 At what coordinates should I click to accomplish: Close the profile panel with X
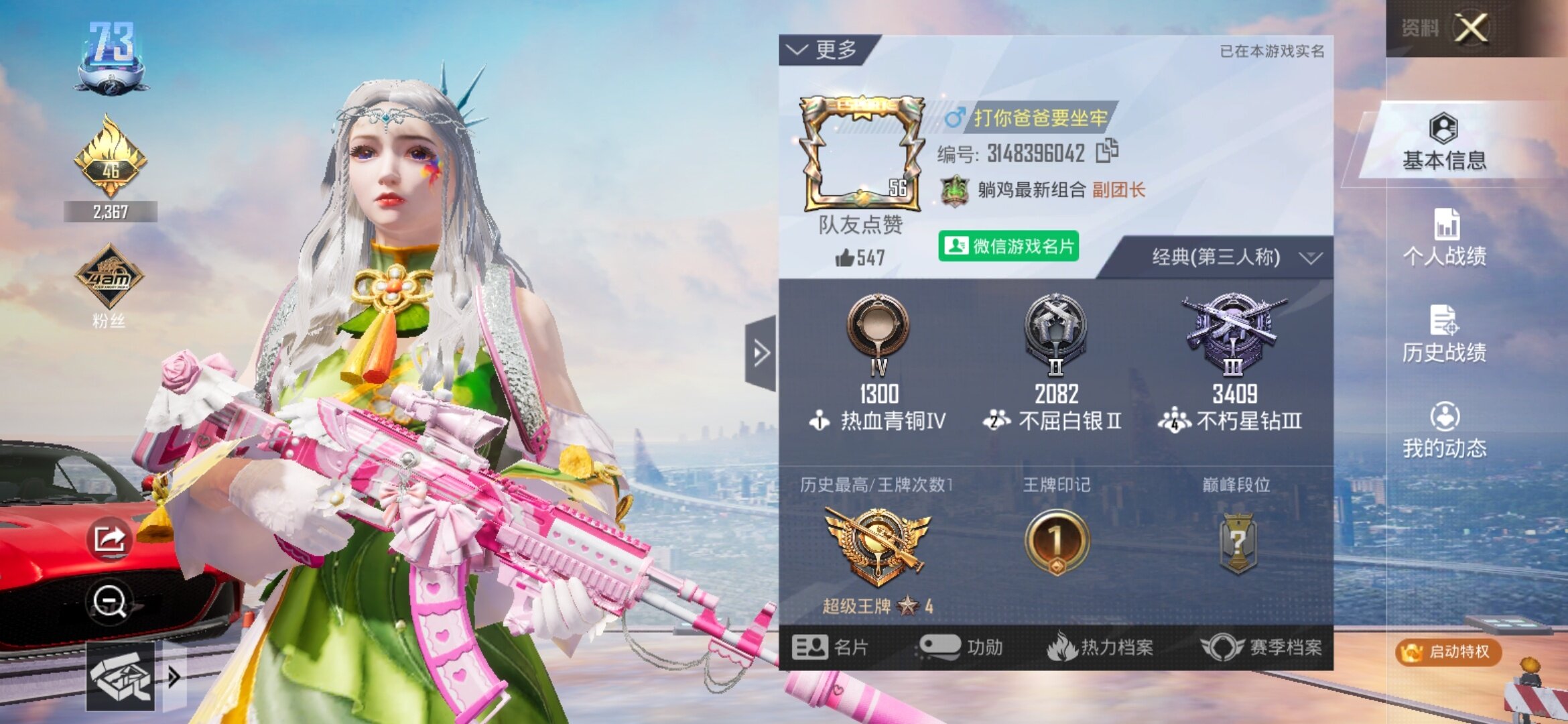(1471, 29)
